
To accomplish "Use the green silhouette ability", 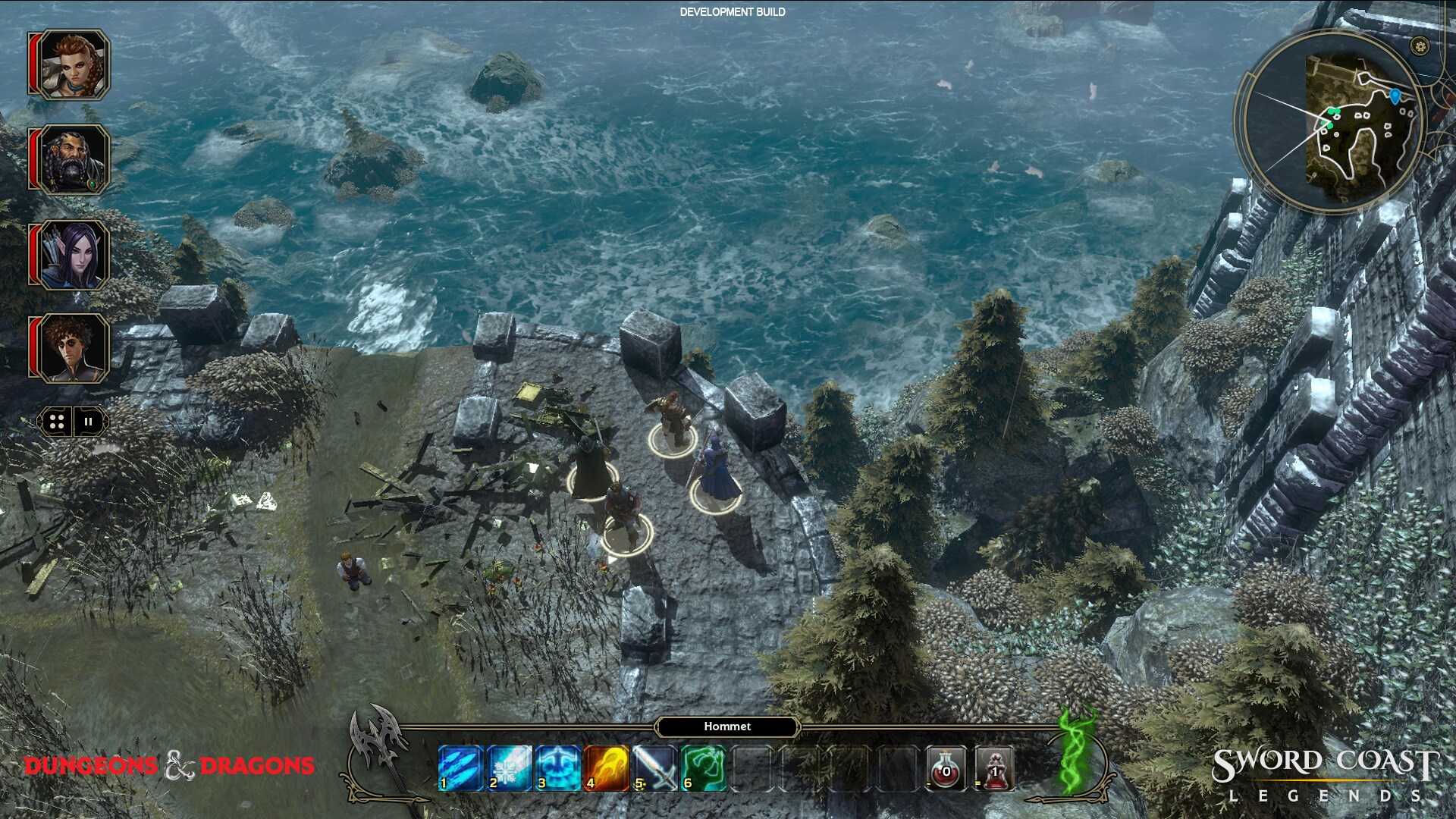I will [703, 767].
